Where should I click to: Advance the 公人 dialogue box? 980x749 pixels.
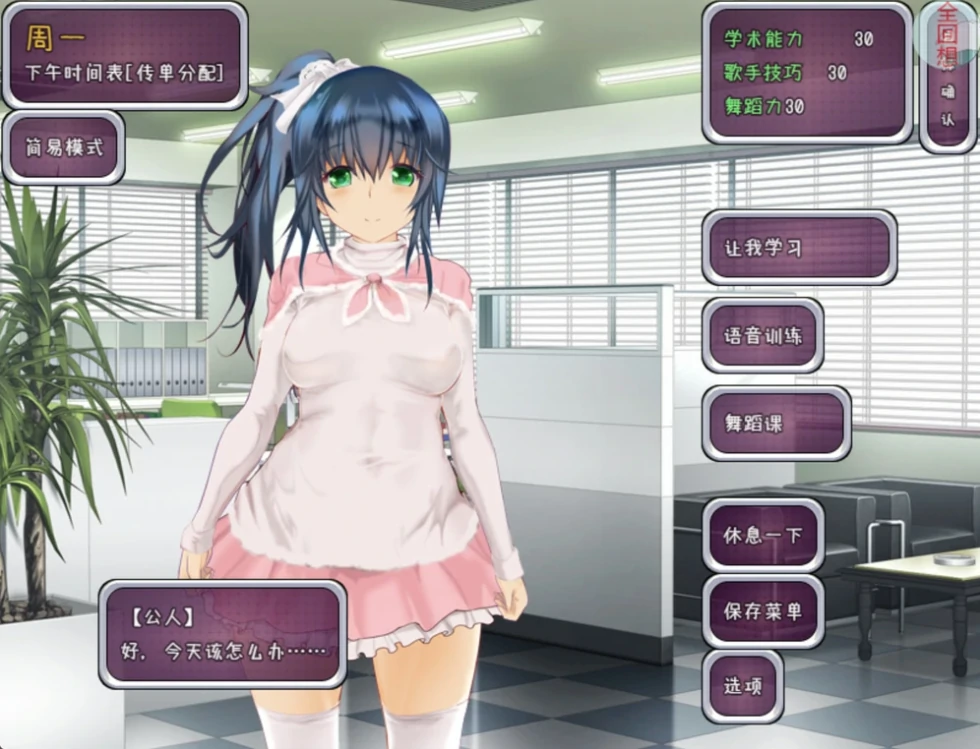coord(222,634)
